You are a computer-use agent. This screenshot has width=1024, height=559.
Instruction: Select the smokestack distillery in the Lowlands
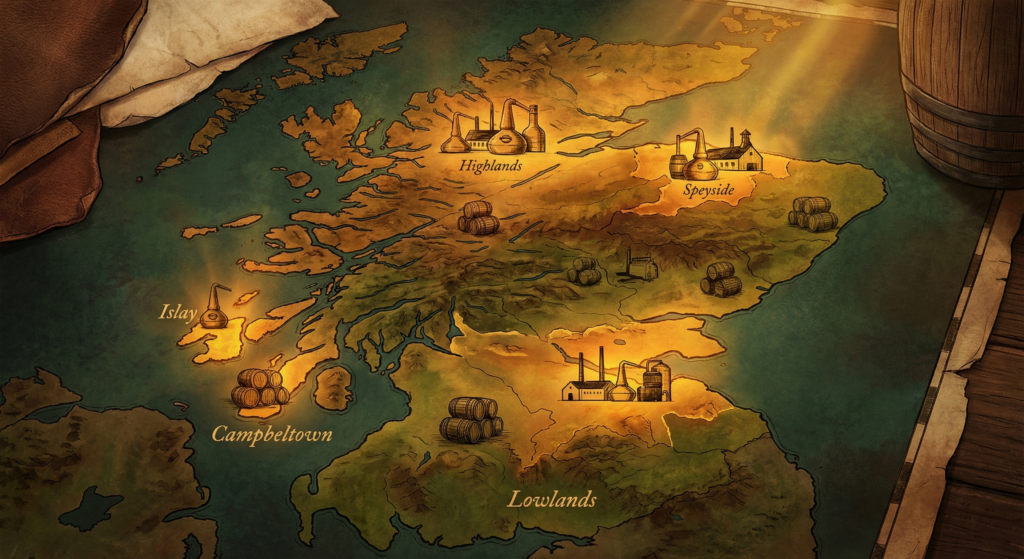[616, 377]
